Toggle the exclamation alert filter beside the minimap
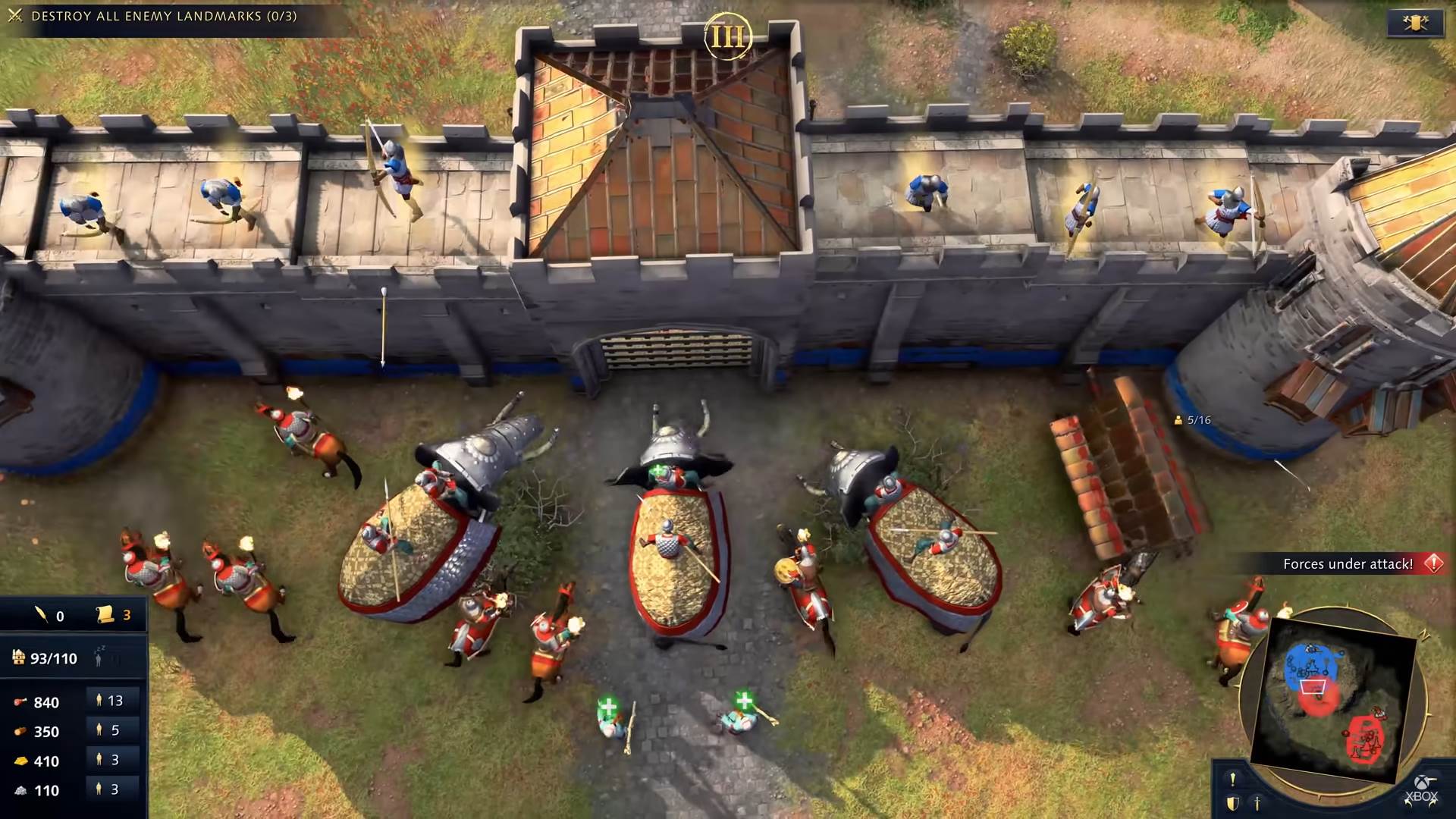The height and width of the screenshot is (819, 1456). tap(1232, 780)
